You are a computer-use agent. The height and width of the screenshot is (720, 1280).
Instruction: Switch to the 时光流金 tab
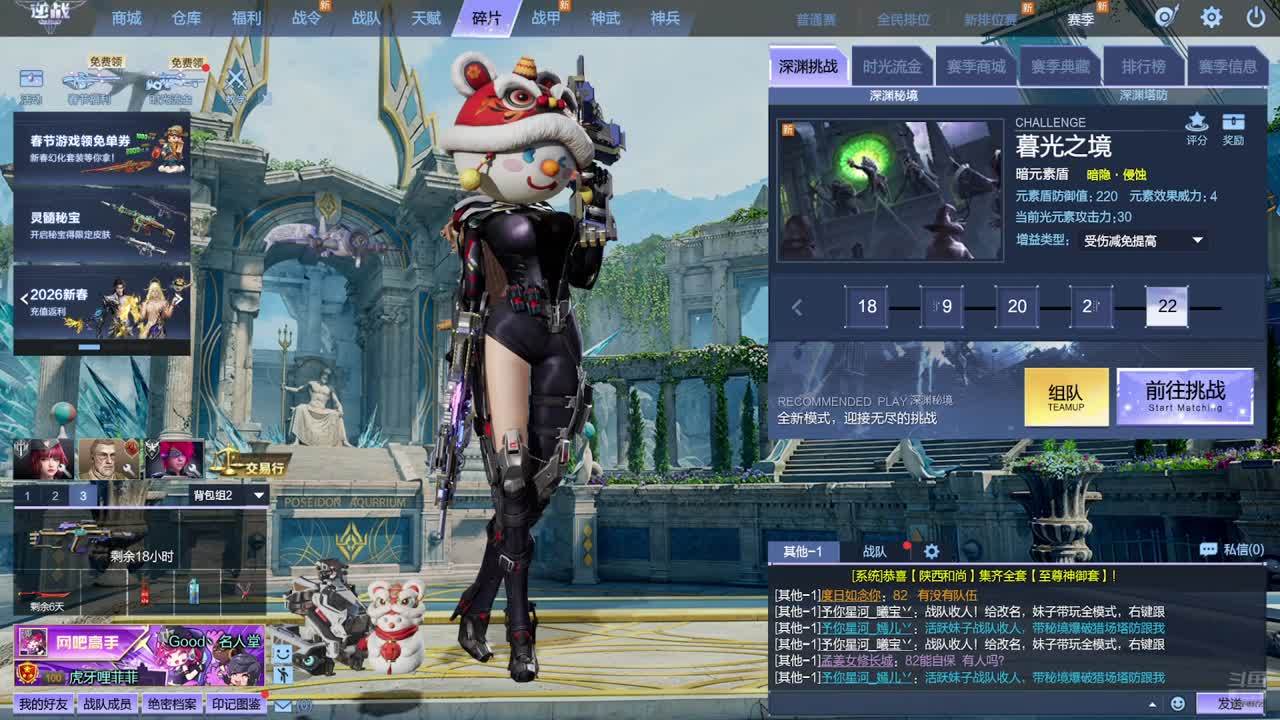point(892,67)
